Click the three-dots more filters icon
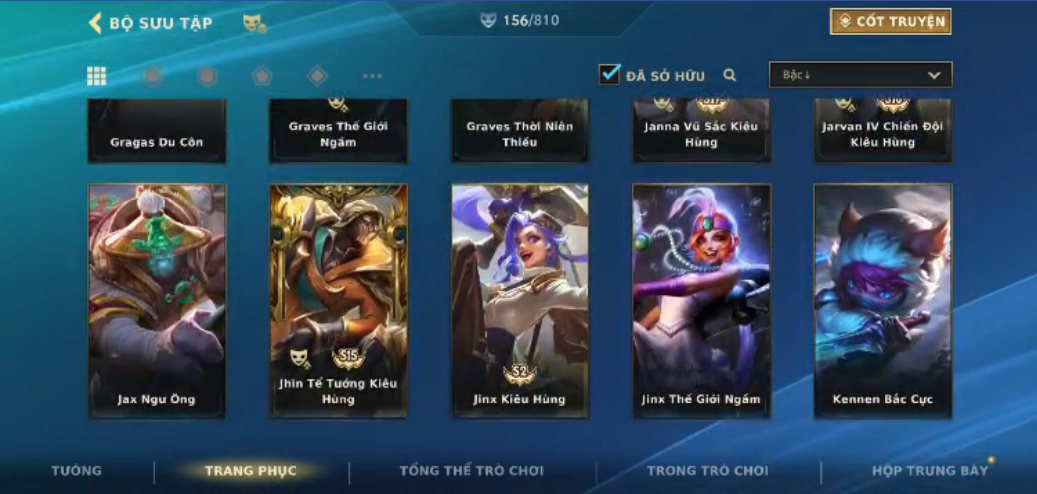This screenshot has height=494, width=1037. click(372, 76)
